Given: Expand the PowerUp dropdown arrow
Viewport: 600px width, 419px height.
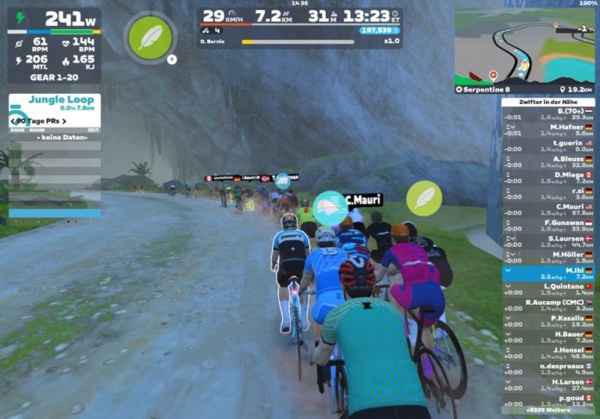Looking at the screenshot, I should [x=172, y=60].
